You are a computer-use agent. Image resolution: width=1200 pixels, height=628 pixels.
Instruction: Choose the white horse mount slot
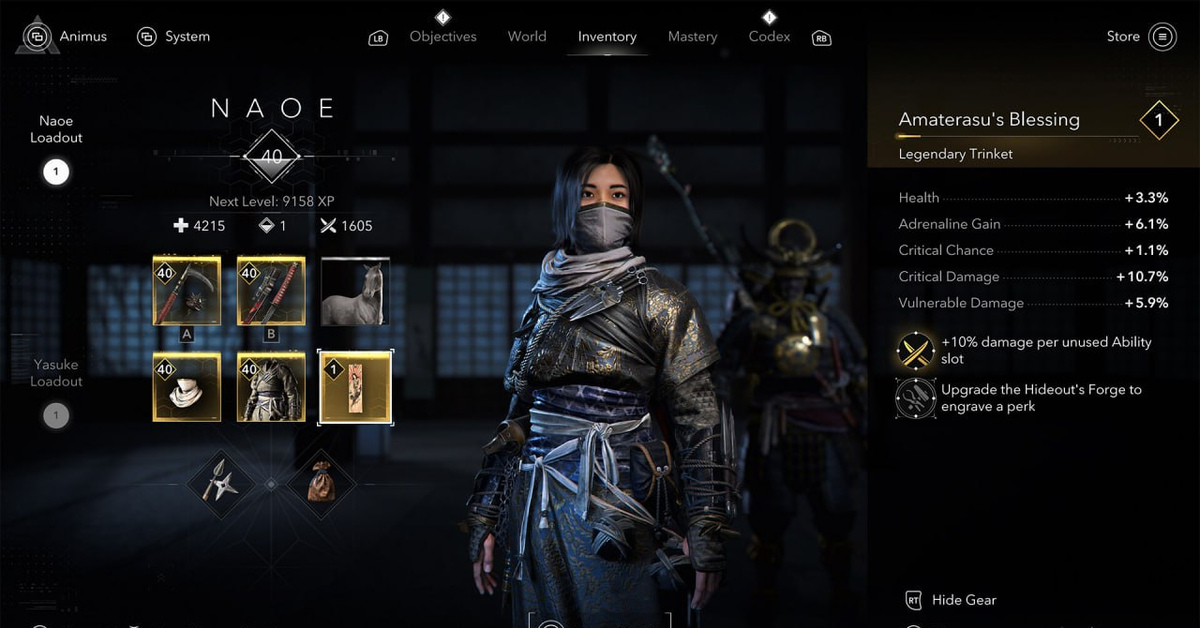click(355, 290)
